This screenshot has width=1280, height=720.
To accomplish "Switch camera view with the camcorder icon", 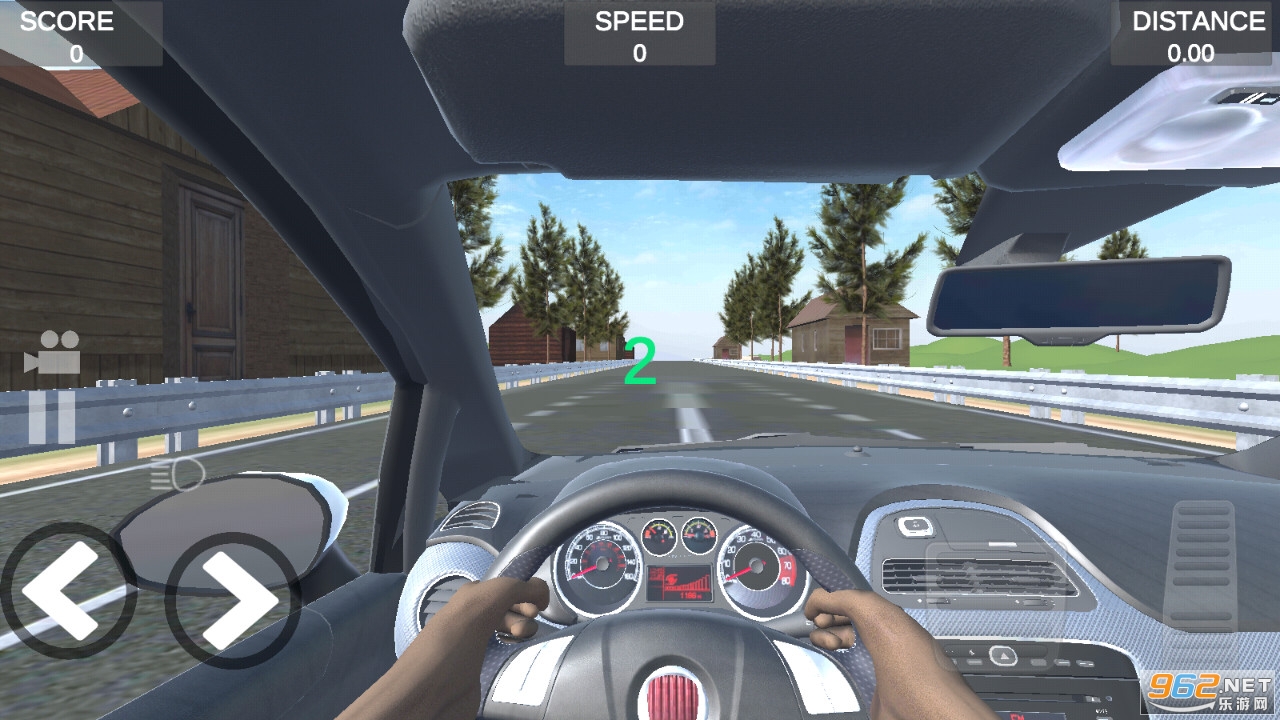I will [x=52, y=352].
